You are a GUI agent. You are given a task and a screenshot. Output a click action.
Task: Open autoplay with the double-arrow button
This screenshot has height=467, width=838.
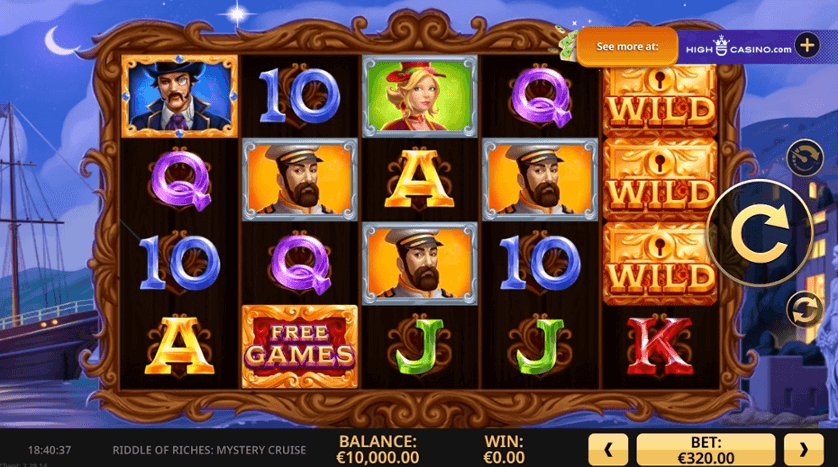[x=802, y=309]
